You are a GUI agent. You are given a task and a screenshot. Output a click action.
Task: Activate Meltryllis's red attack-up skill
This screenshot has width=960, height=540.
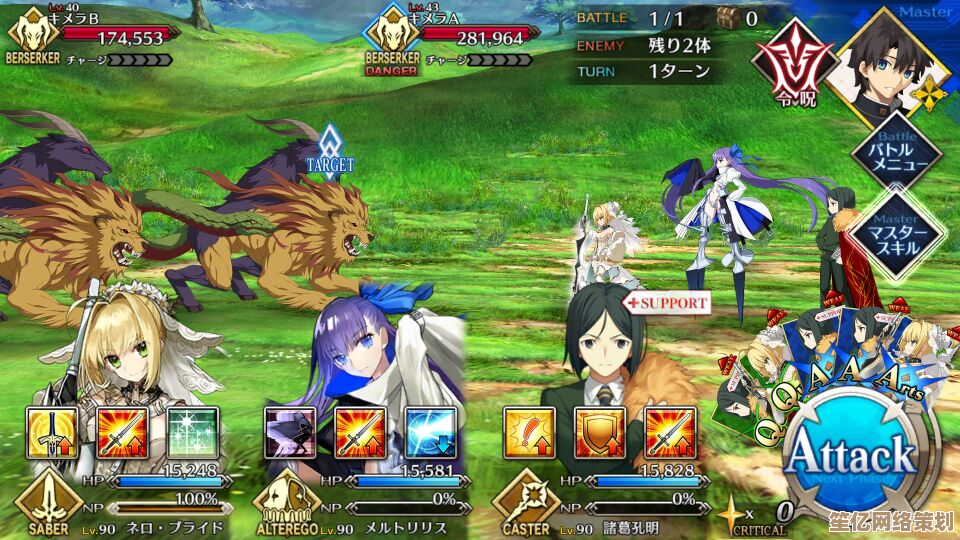[x=359, y=432]
